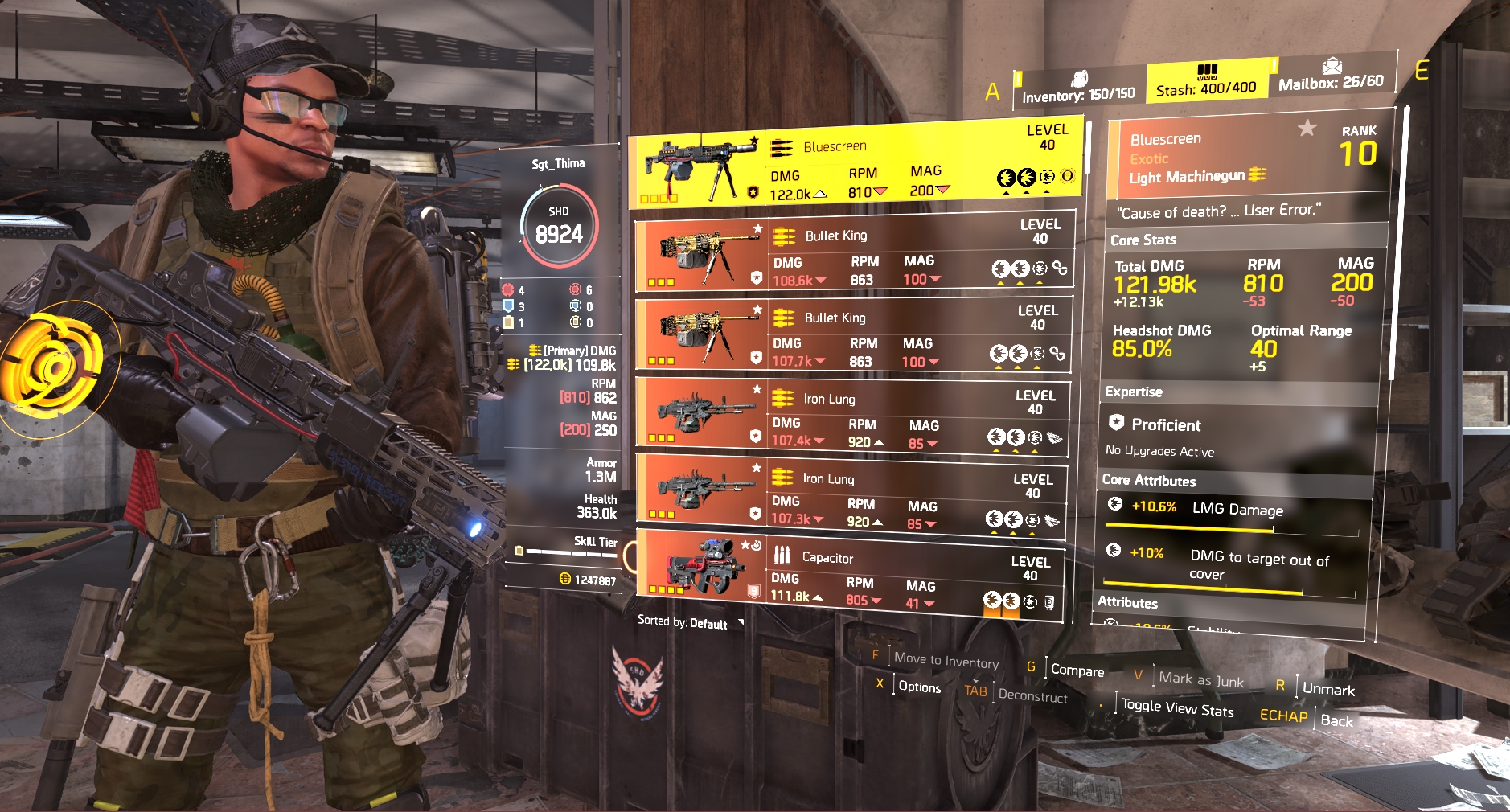The image size is (1510, 812).
Task: Open the item Options
Action: pyautogui.click(x=919, y=687)
